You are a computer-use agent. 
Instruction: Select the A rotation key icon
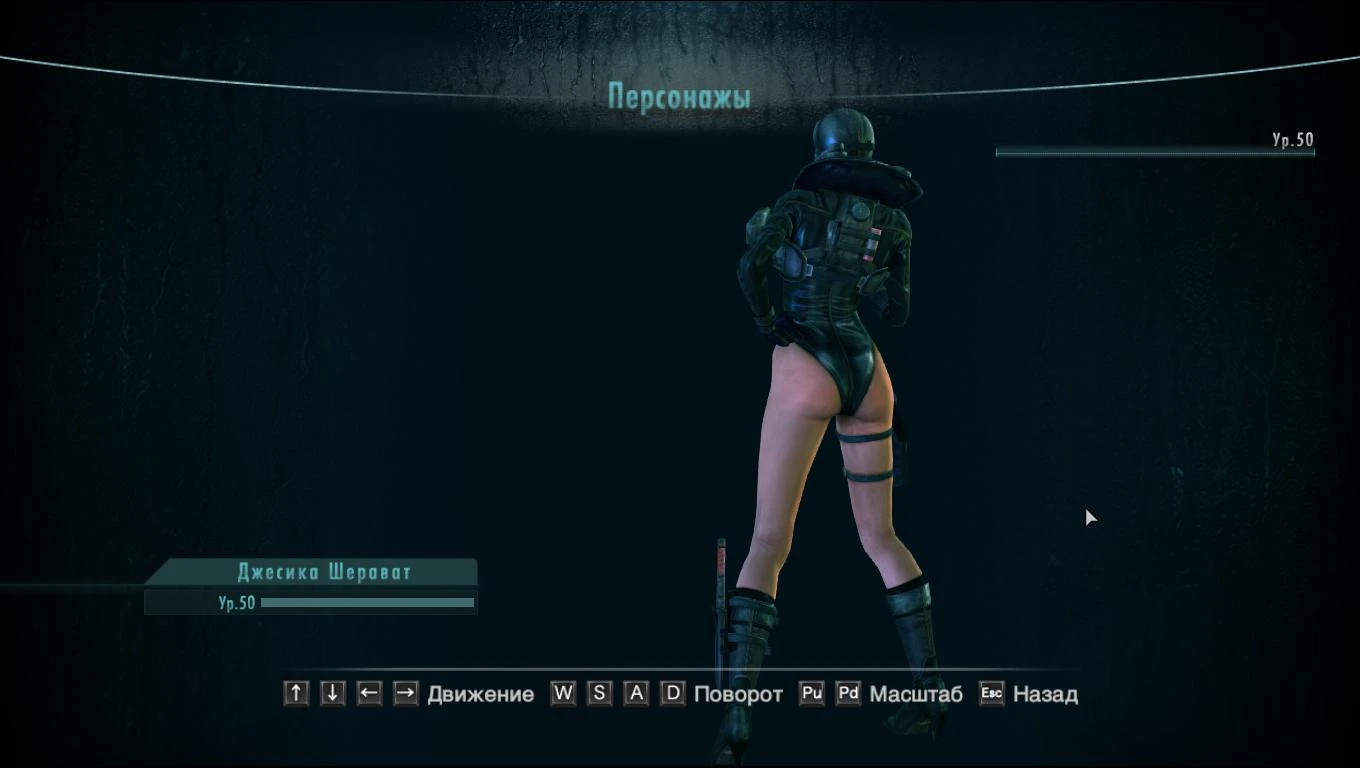pyautogui.click(x=636, y=693)
